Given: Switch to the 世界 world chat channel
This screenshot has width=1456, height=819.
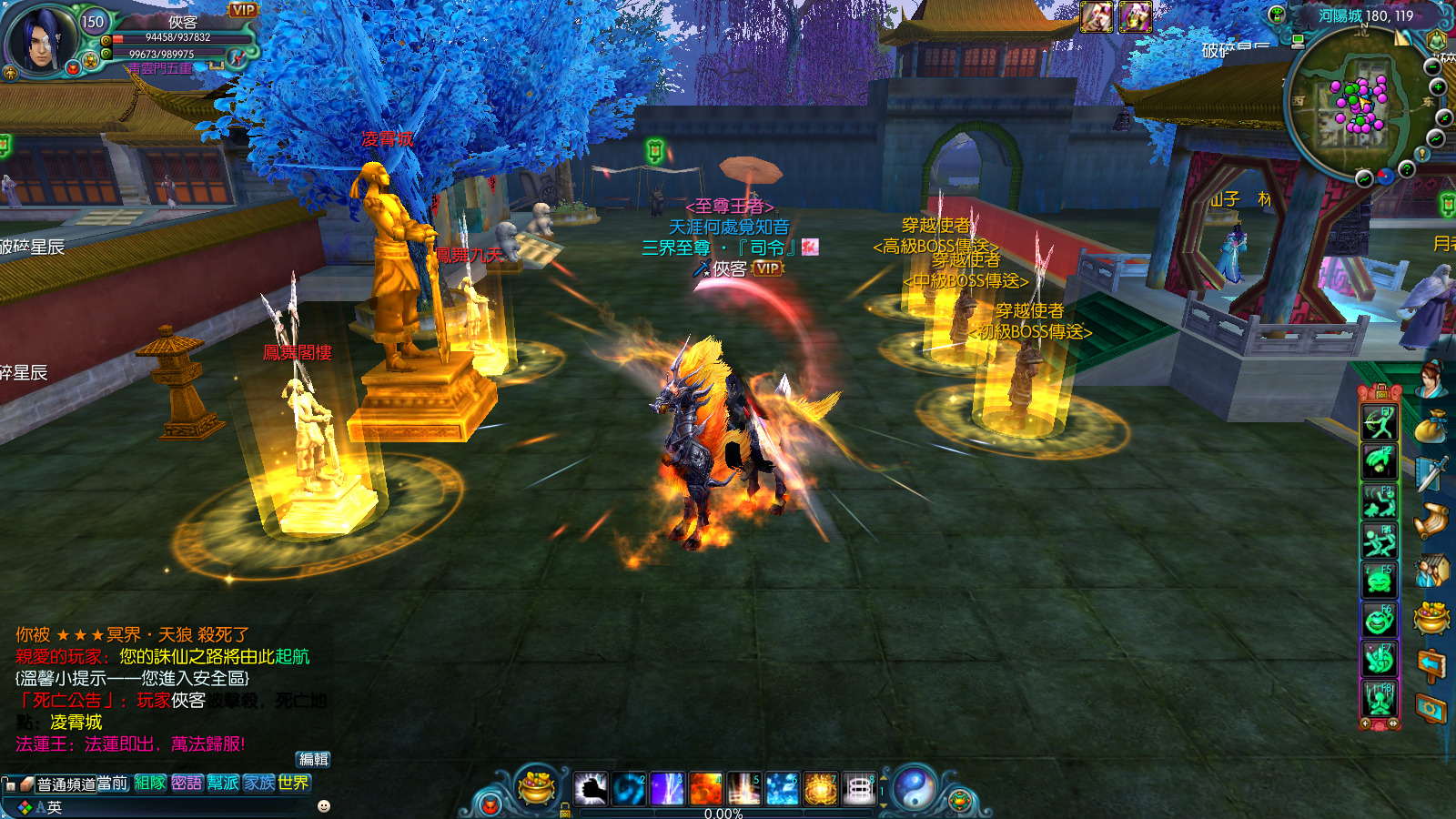Looking at the screenshot, I should coord(294,783).
